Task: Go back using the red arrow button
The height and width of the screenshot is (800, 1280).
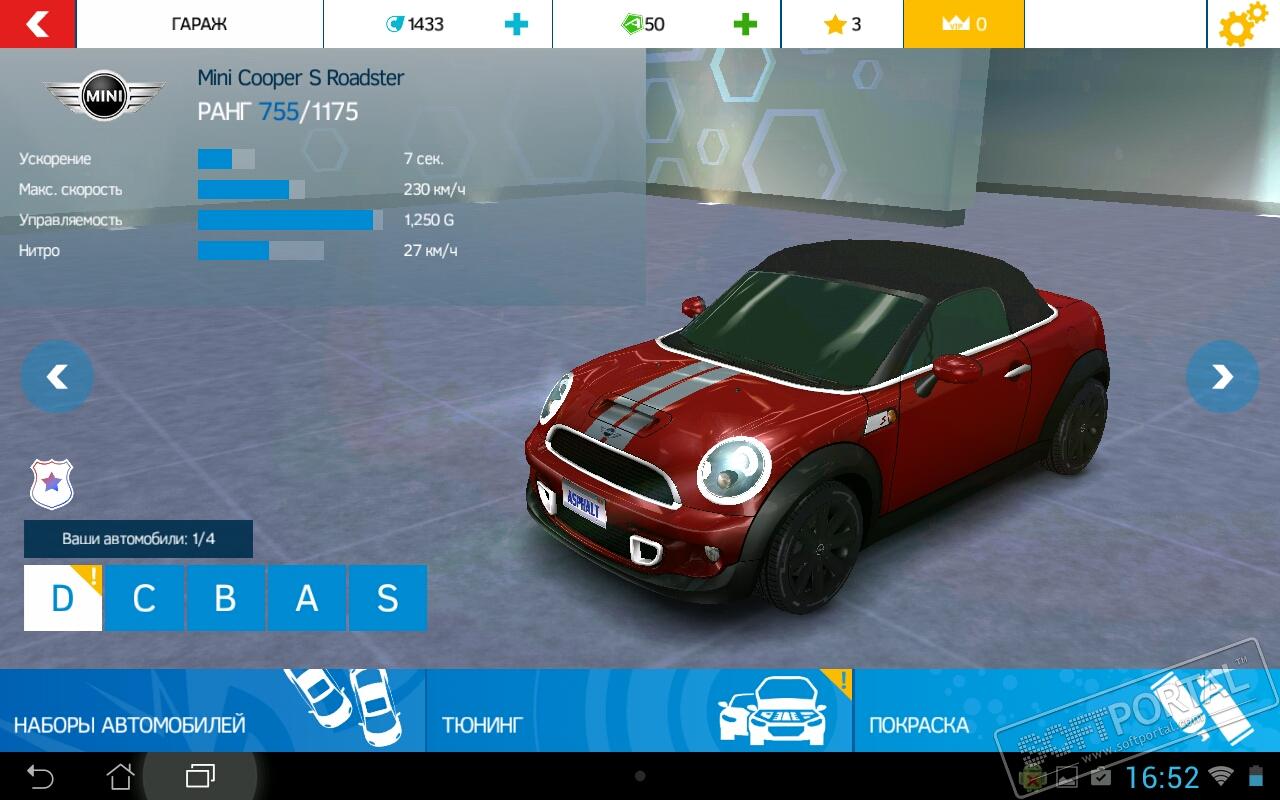Action: click(x=37, y=24)
